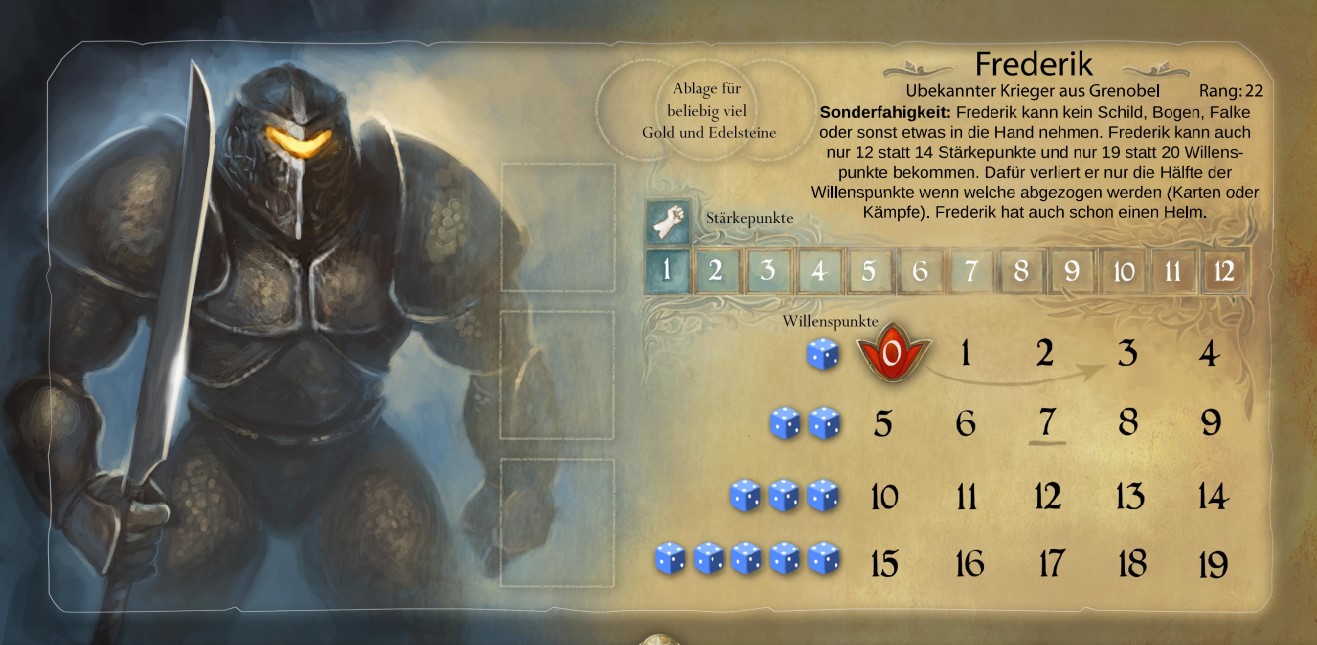Click the red willpower 0 marker
The image size is (1317, 645).
click(893, 353)
